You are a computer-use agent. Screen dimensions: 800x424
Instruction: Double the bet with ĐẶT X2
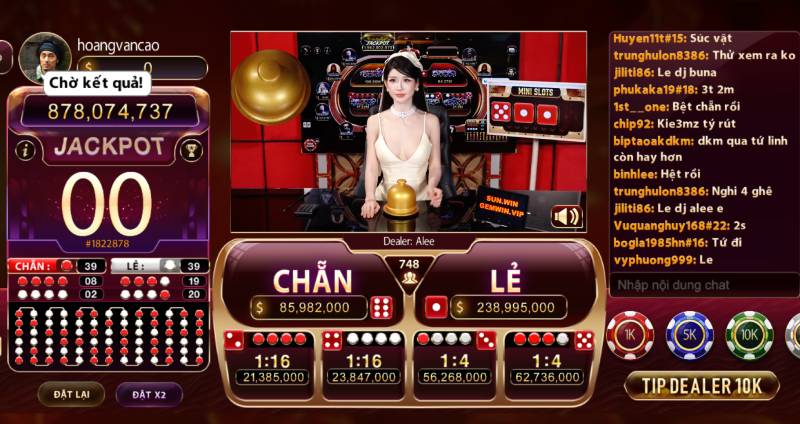point(148,394)
